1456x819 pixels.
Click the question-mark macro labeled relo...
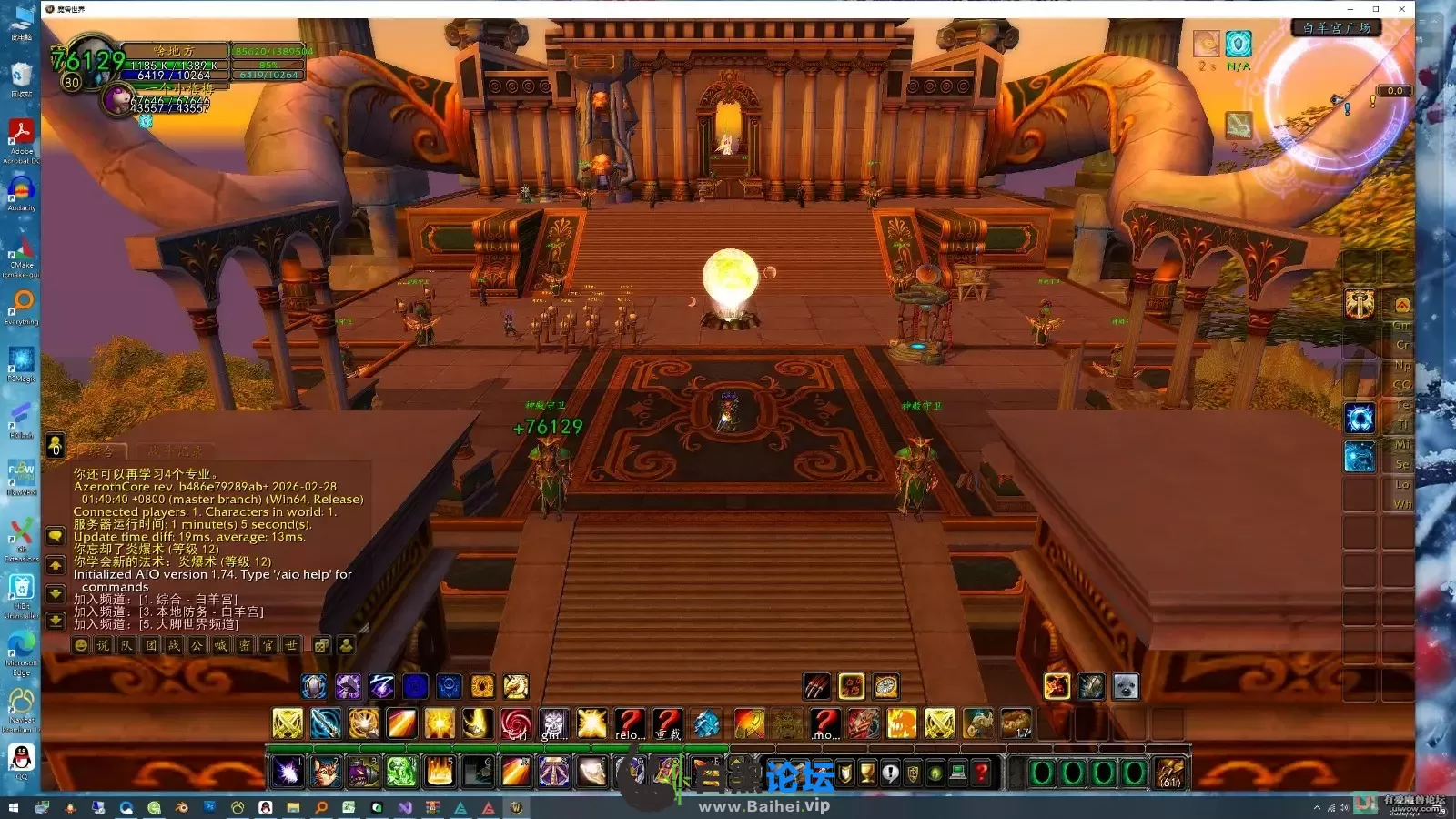point(629,724)
